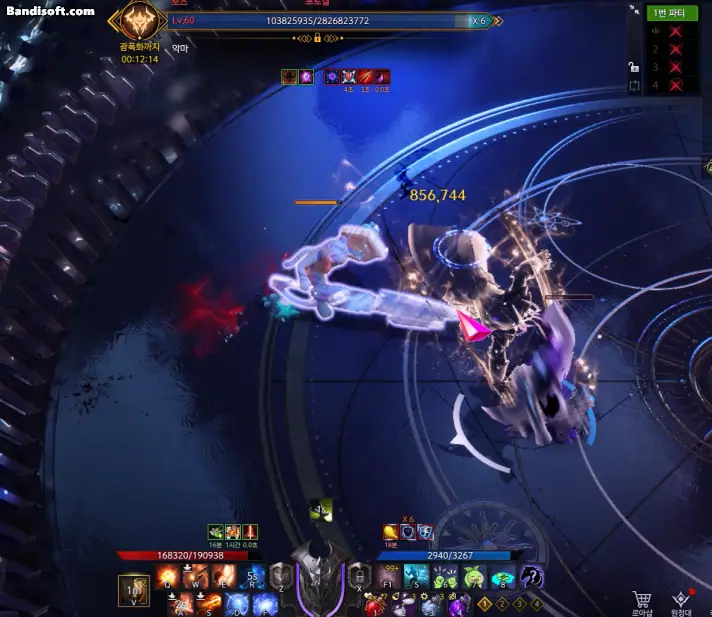712x617 pixels.
Task: Open the 원정대 expedition menu
Action: (x=682, y=601)
